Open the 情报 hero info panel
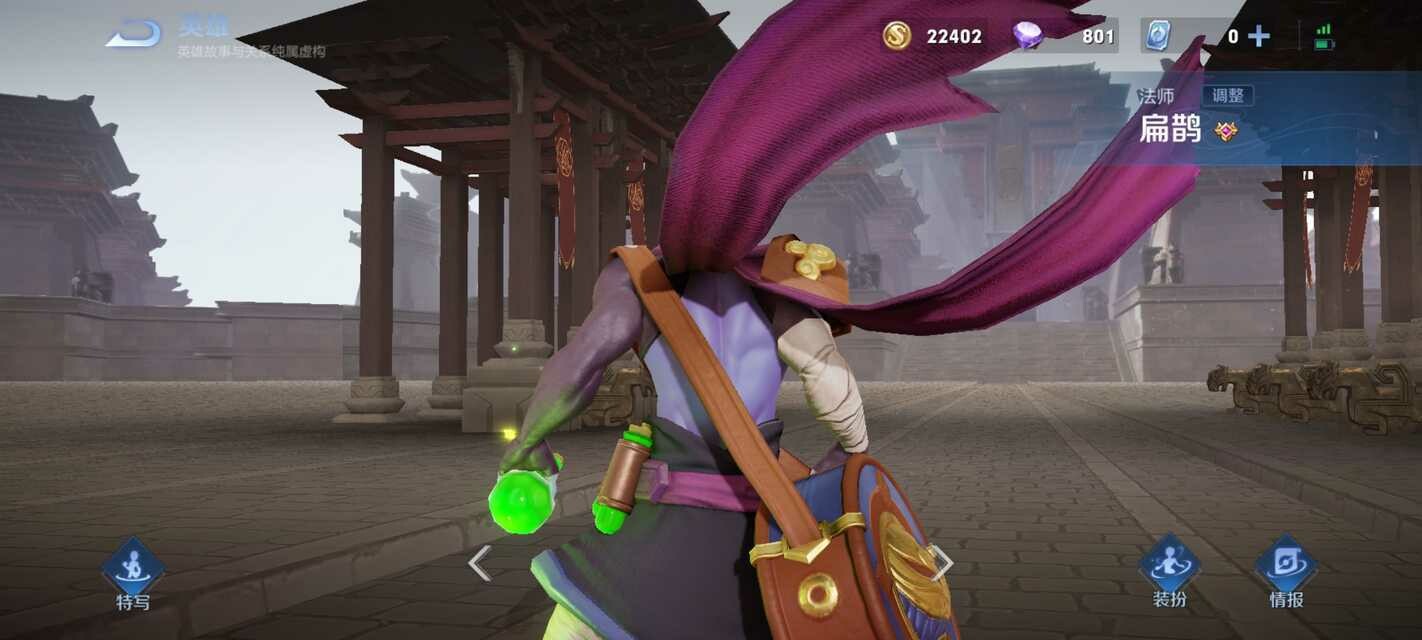Image resolution: width=1422 pixels, height=640 pixels. 1286,571
